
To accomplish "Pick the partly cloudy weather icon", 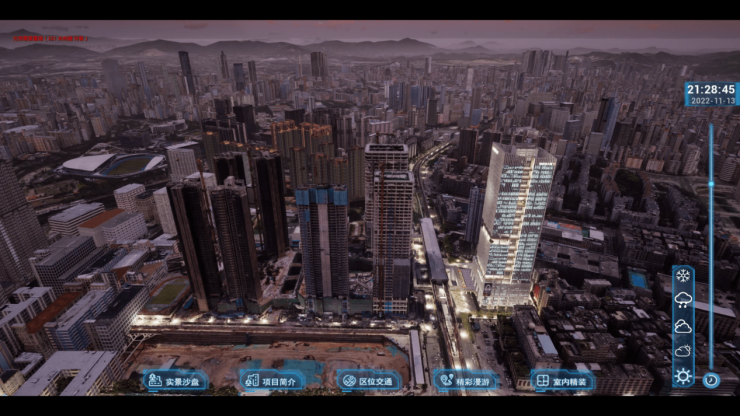I will click(683, 351).
